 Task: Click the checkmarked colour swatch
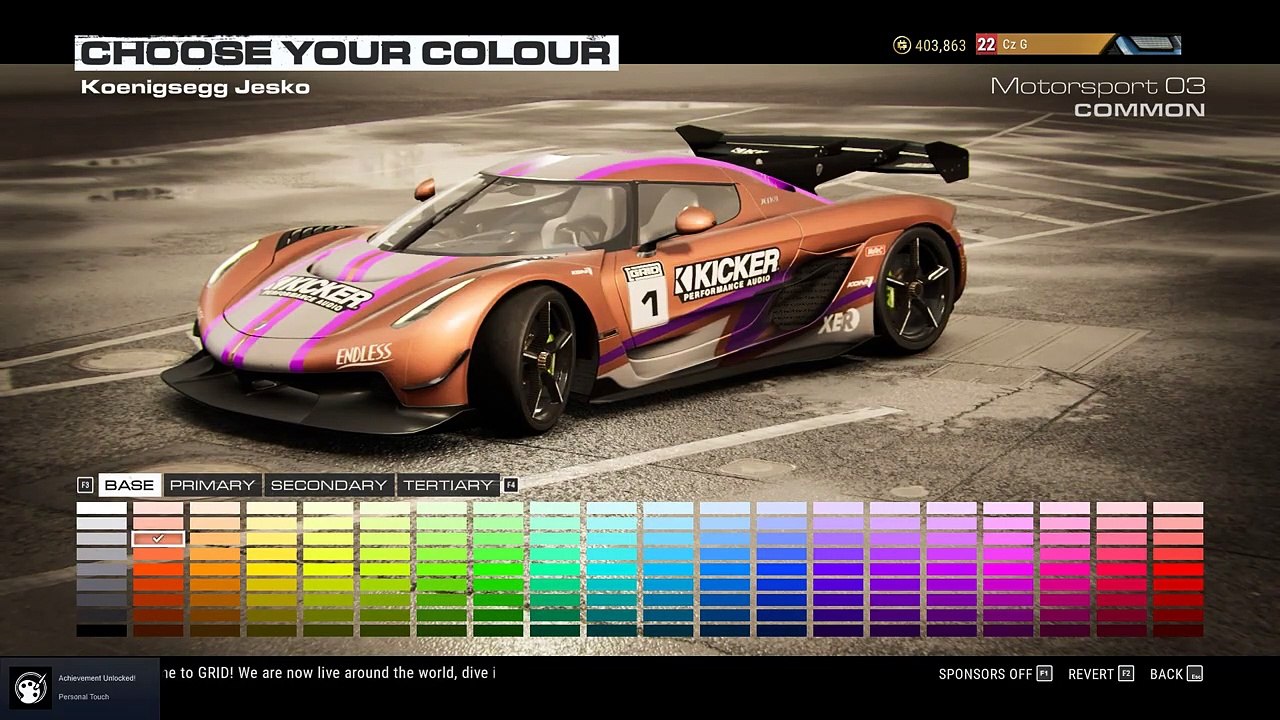tap(158, 539)
